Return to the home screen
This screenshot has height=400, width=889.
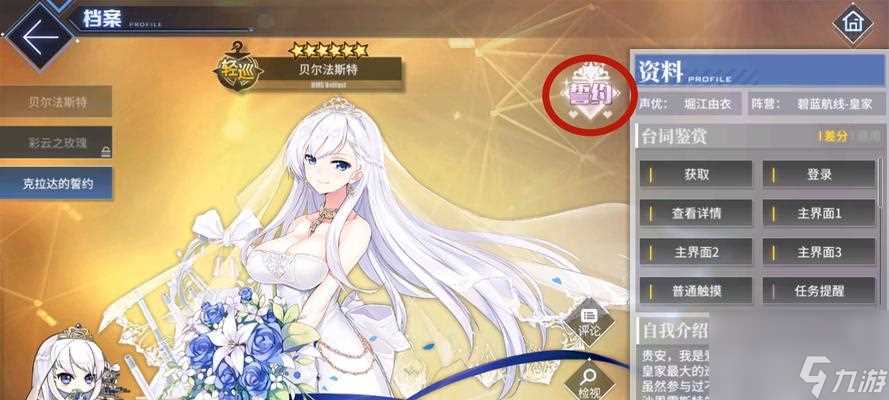(x=852, y=21)
